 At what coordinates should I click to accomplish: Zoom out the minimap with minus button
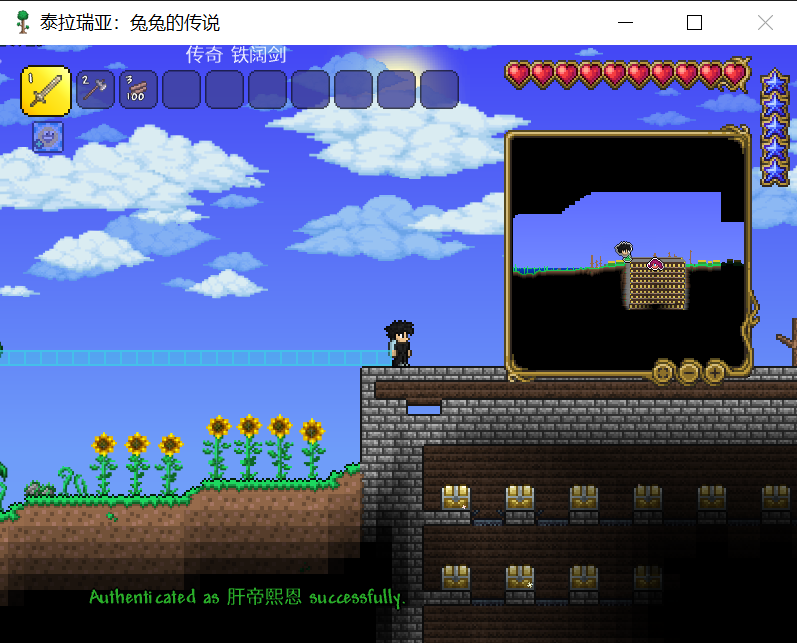(x=689, y=373)
